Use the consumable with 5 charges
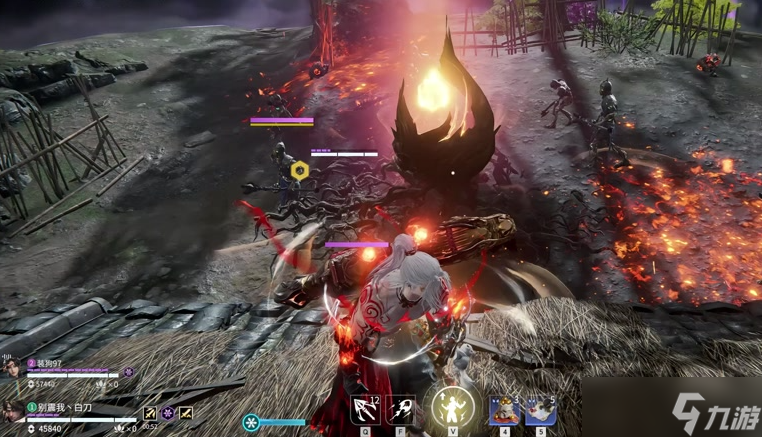 (541, 409)
